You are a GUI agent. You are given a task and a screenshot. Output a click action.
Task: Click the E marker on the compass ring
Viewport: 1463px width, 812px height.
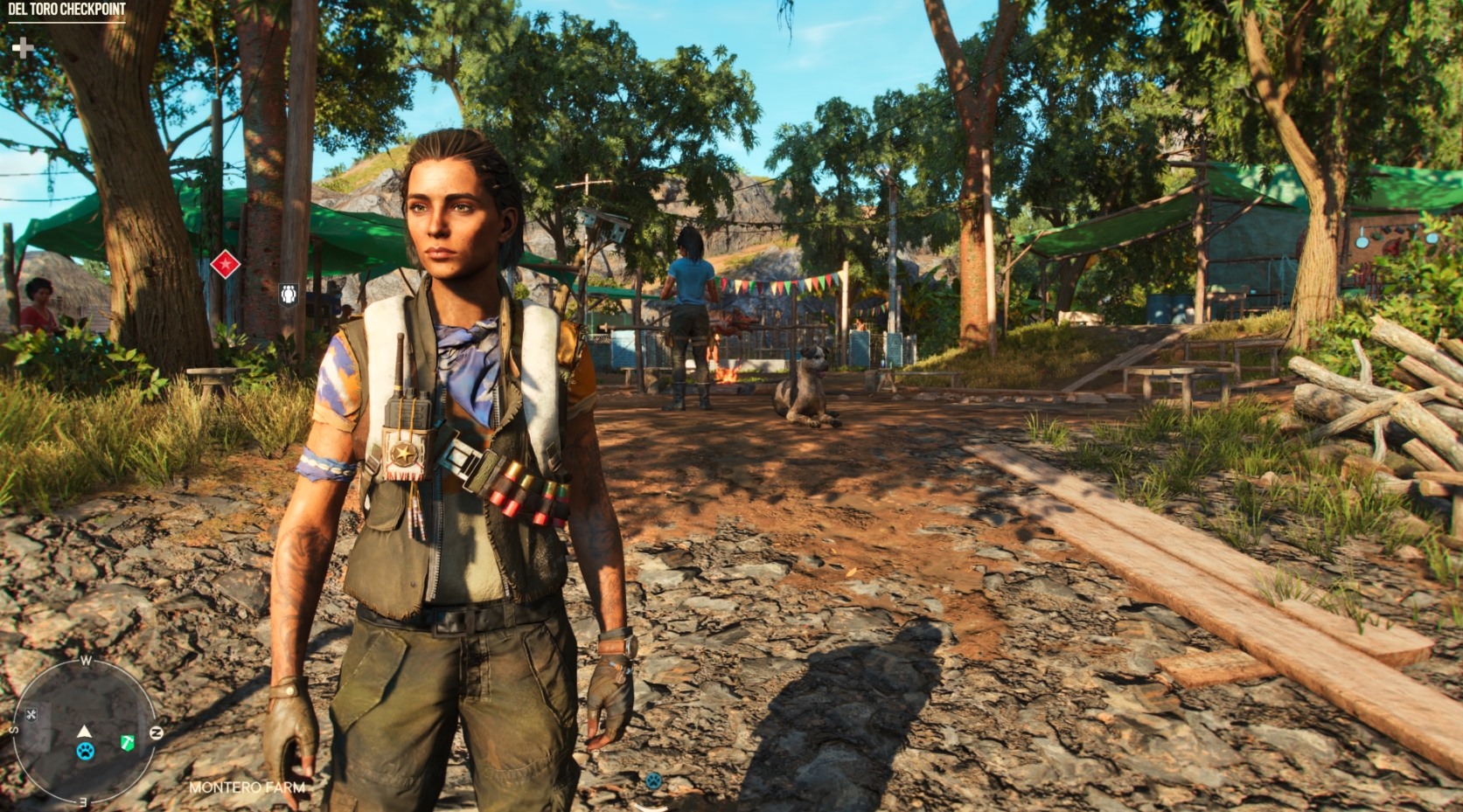click(82, 803)
